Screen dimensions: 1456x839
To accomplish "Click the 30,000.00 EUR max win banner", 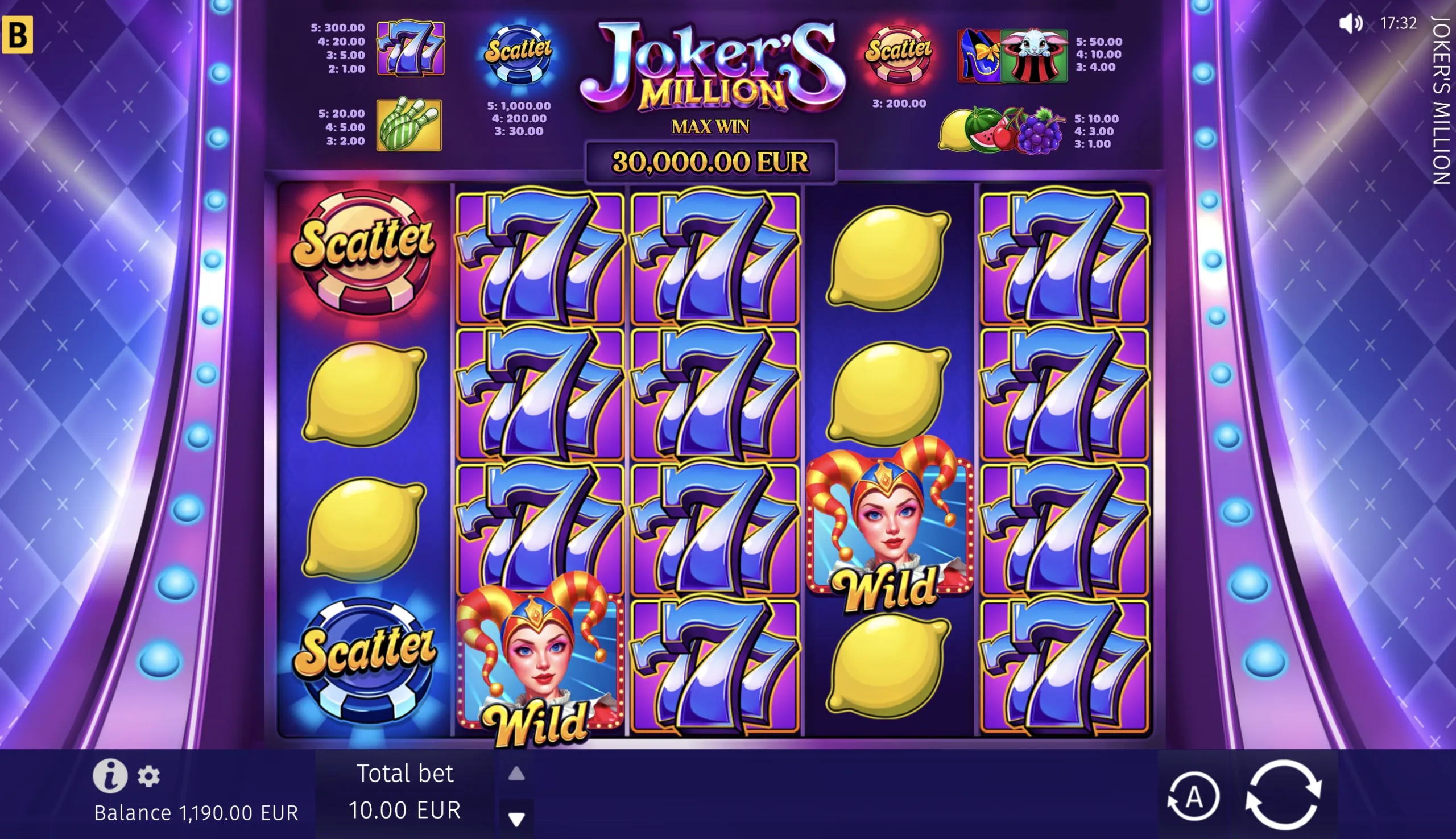I will 712,160.
